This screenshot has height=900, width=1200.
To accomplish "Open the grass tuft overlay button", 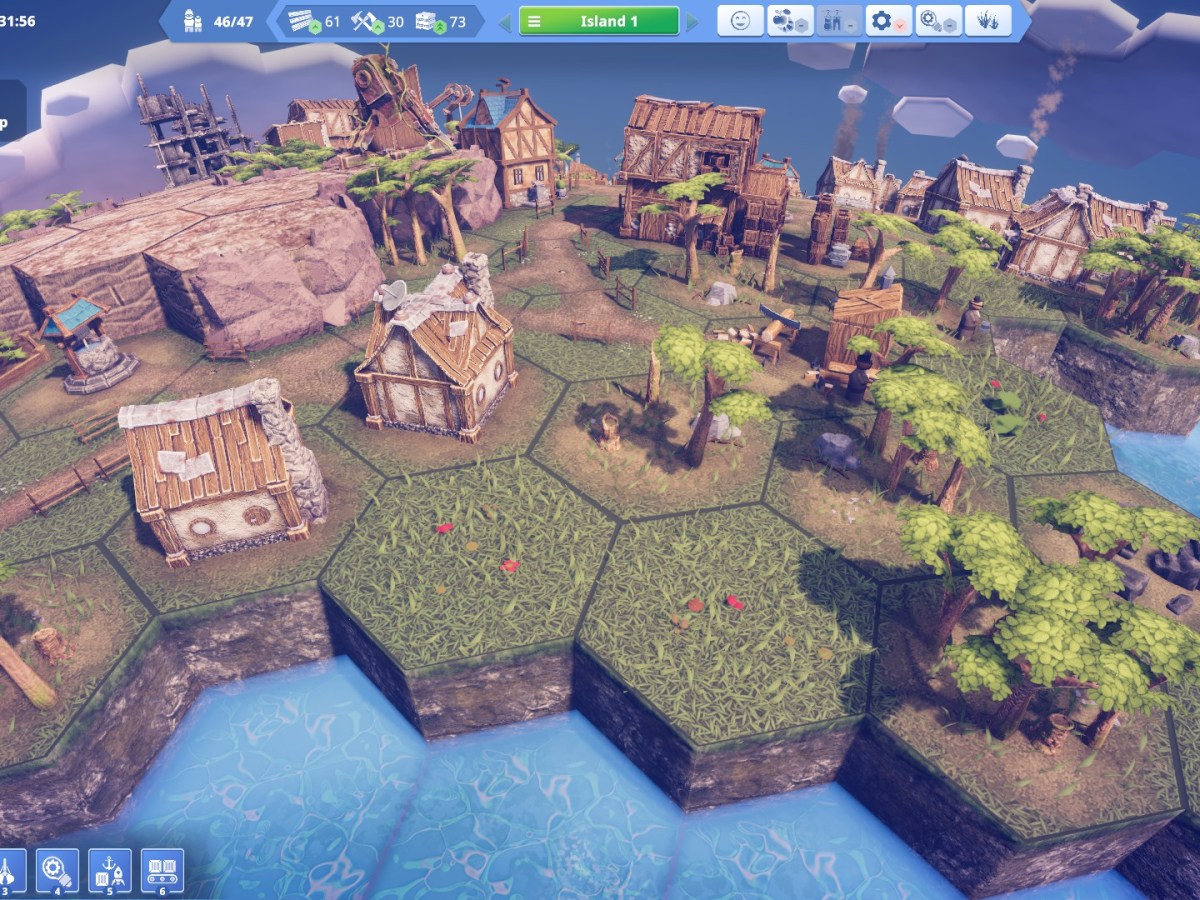I will [x=987, y=21].
